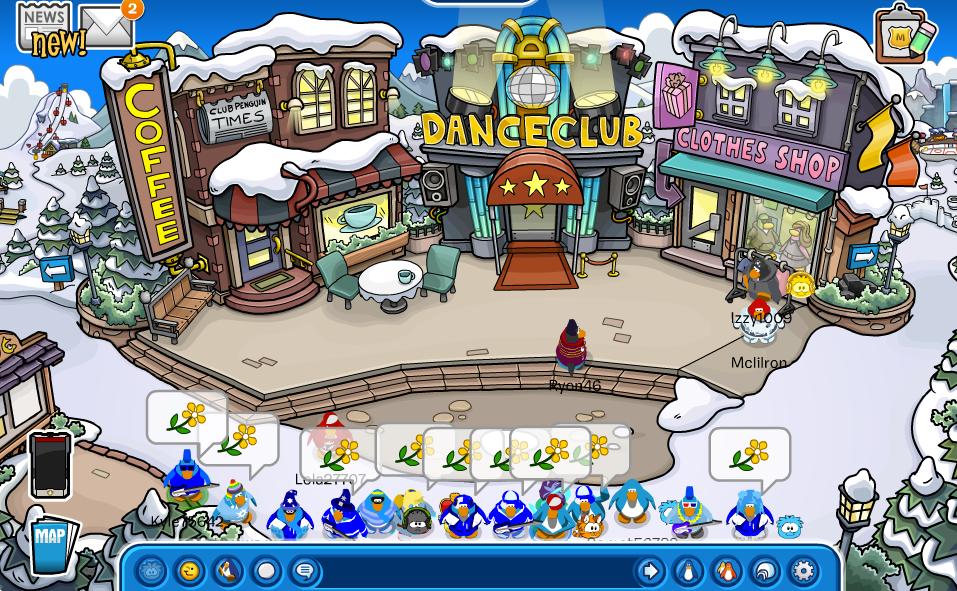Viewport: 957px width, 591px height.
Task: Open the spy phone
Action: coord(50,465)
